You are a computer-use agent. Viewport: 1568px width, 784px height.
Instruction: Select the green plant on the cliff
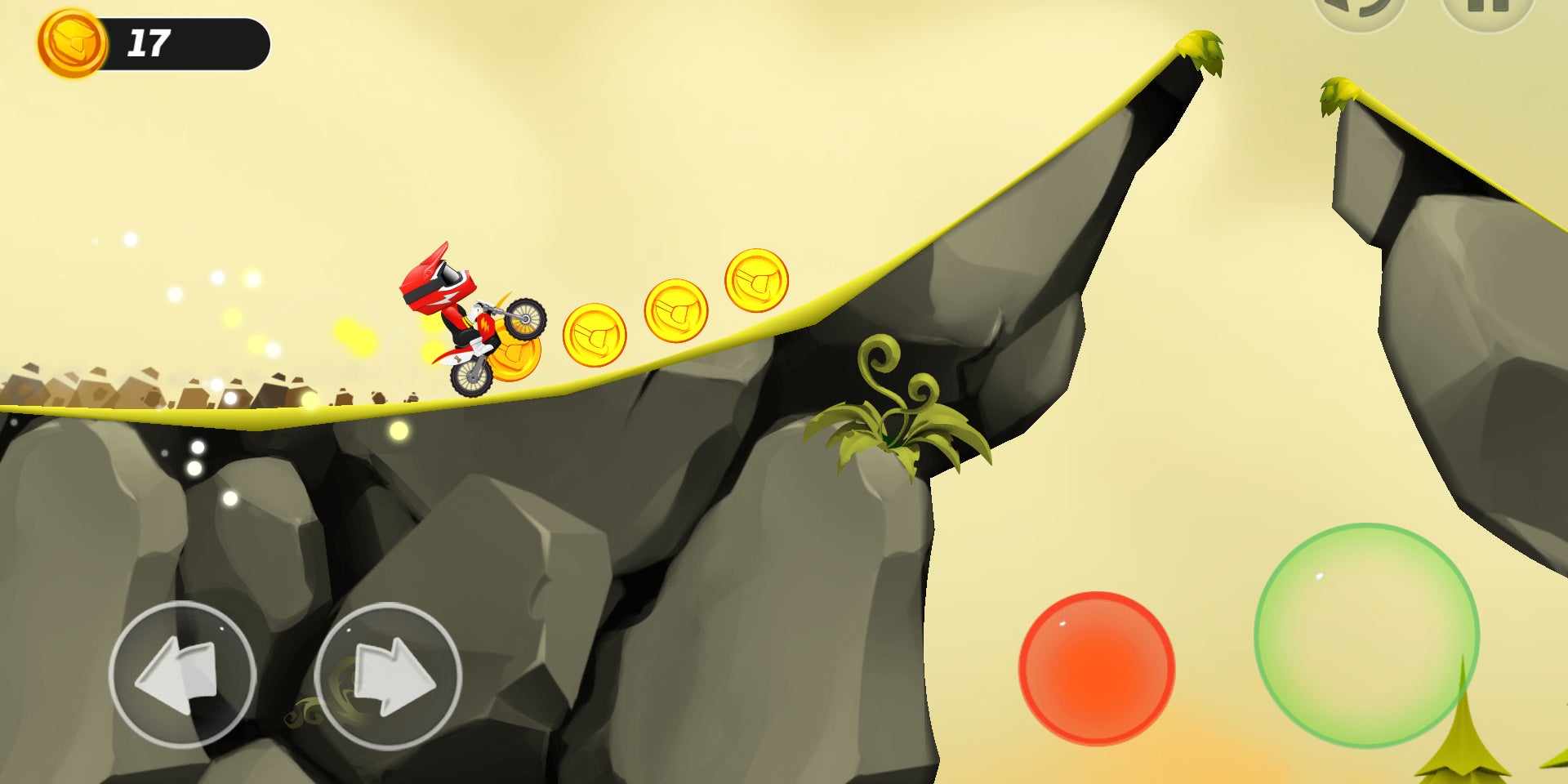[x=894, y=408]
